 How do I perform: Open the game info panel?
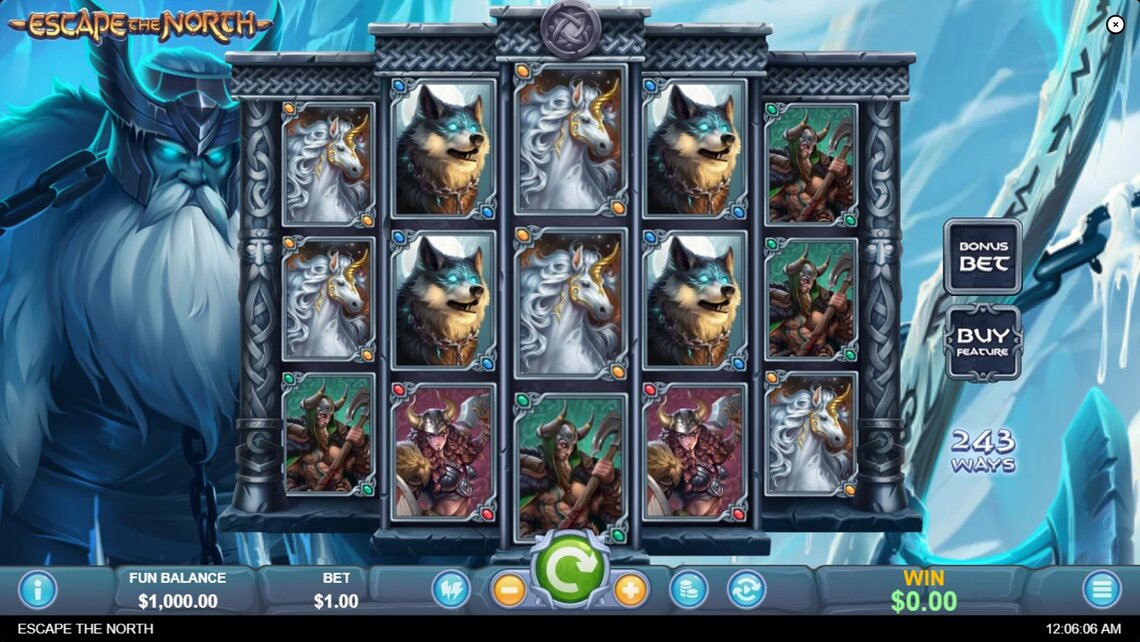(38, 589)
